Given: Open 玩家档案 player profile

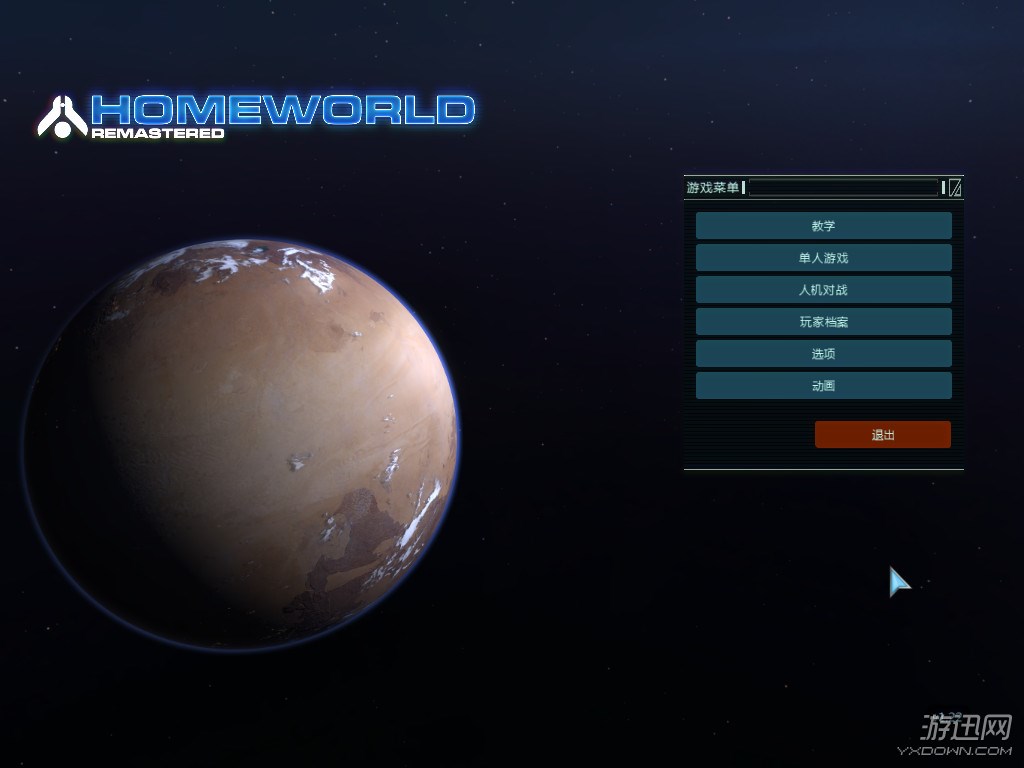Looking at the screenshot, I should [823, 322].
